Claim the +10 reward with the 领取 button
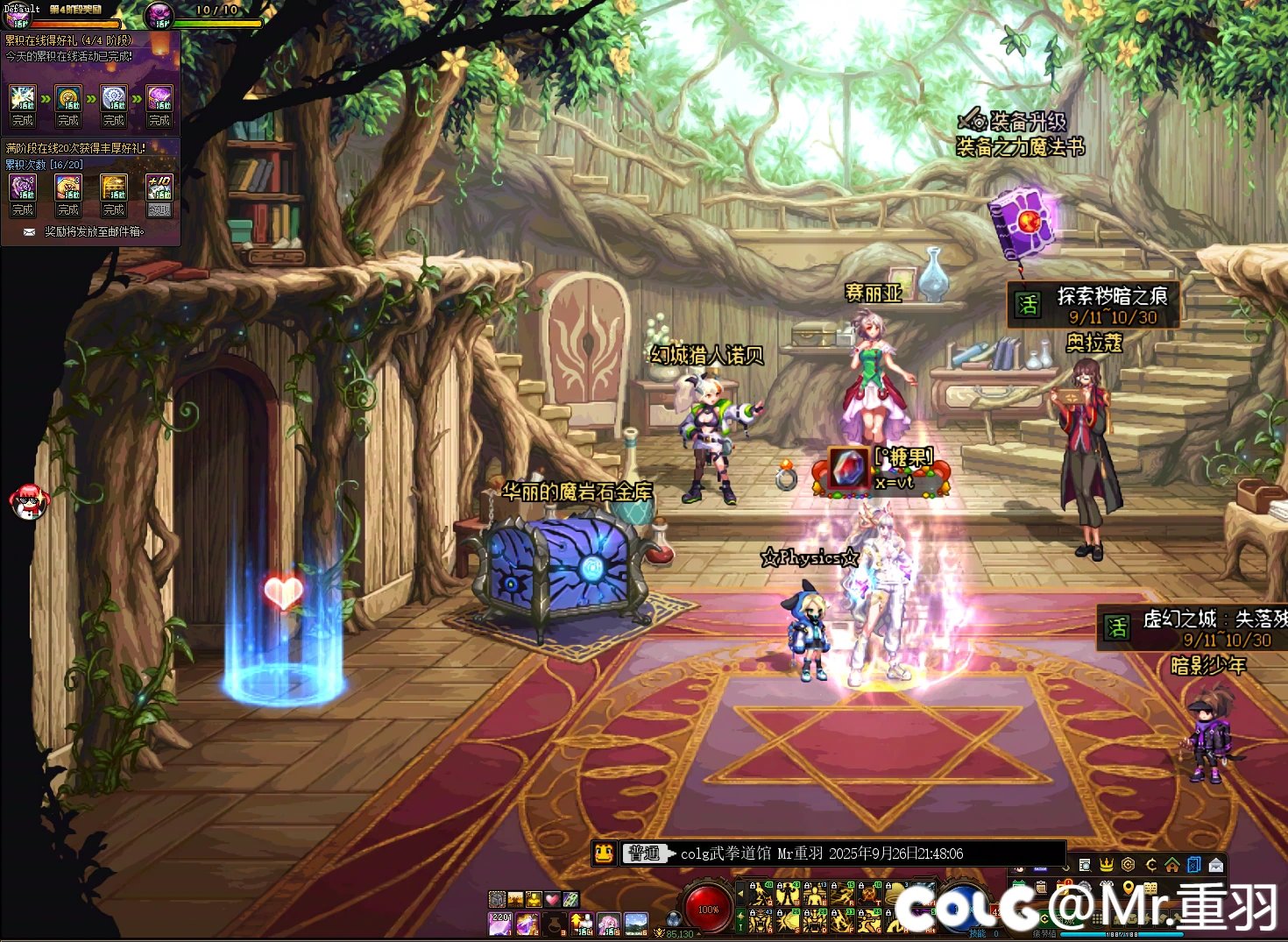This screenshot has height=942, width=1288. pyautogui.click(x=159, y=210)
